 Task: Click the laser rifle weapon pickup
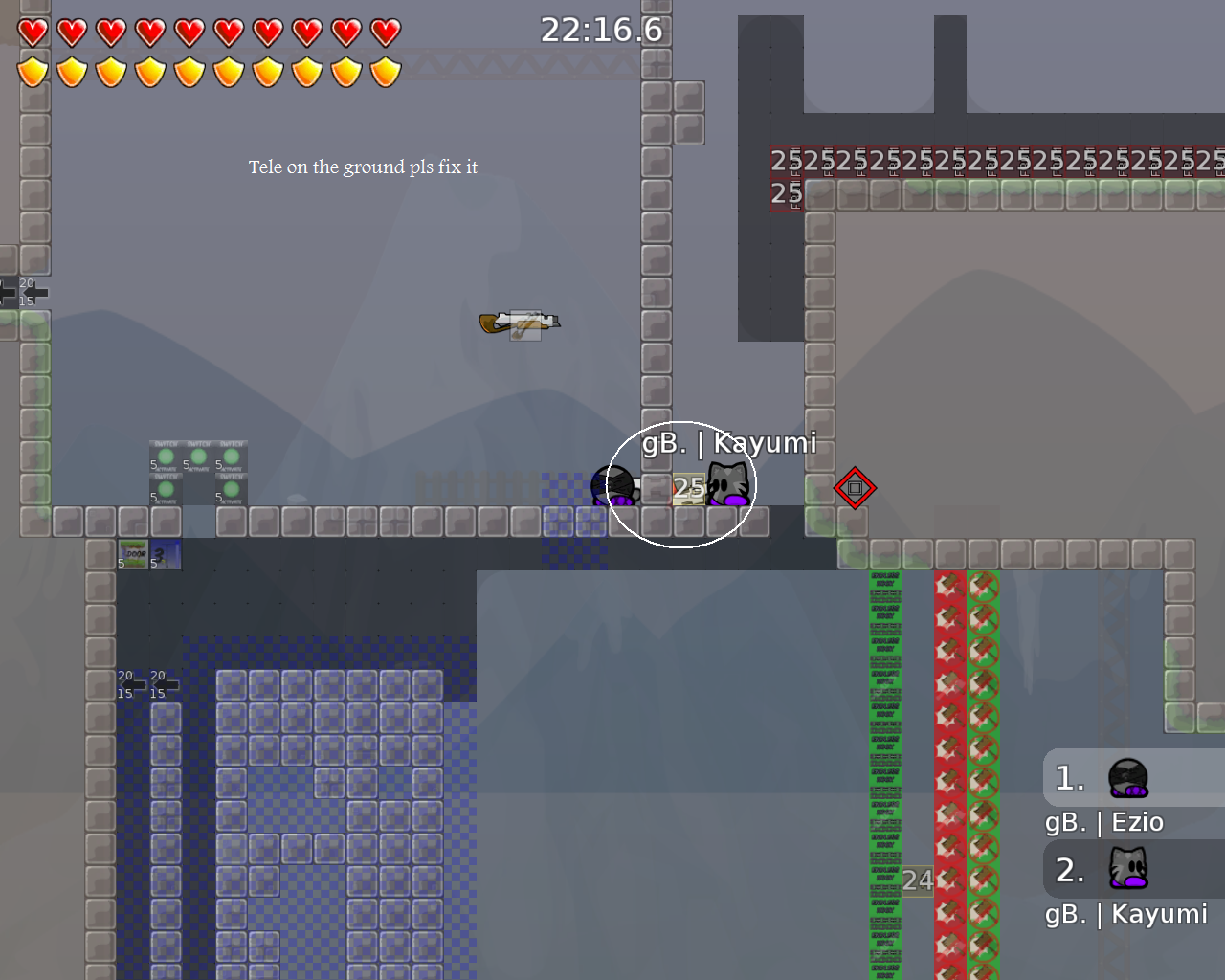pyautogui.click(x=519, y=322)
